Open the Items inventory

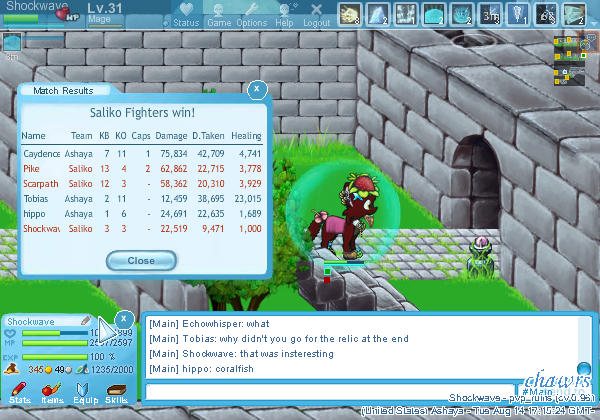tap(51, 393)
